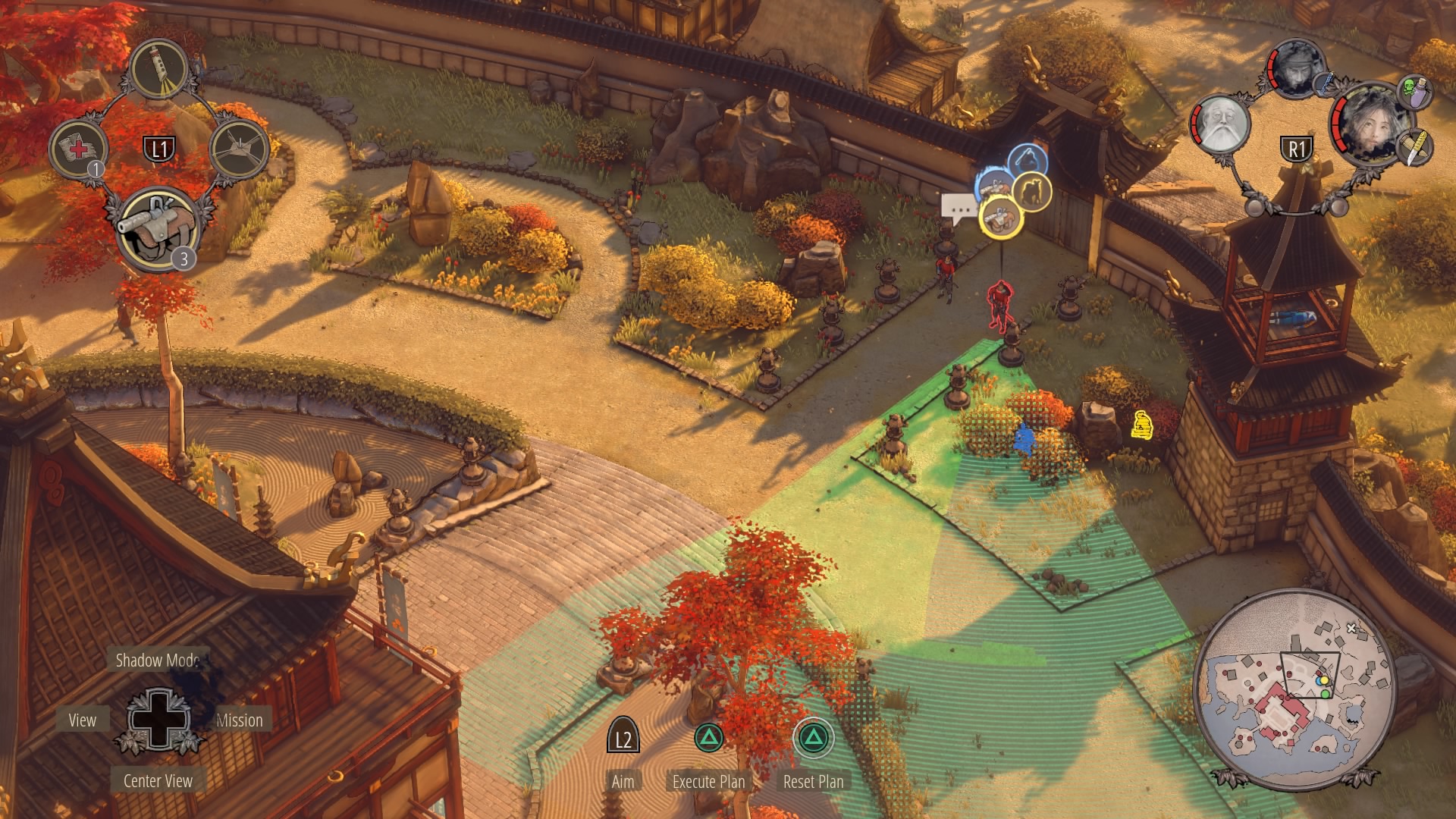Click the Execute Plan label
The width and height of the screenshot is (1456, 819).
click(708, 781)
